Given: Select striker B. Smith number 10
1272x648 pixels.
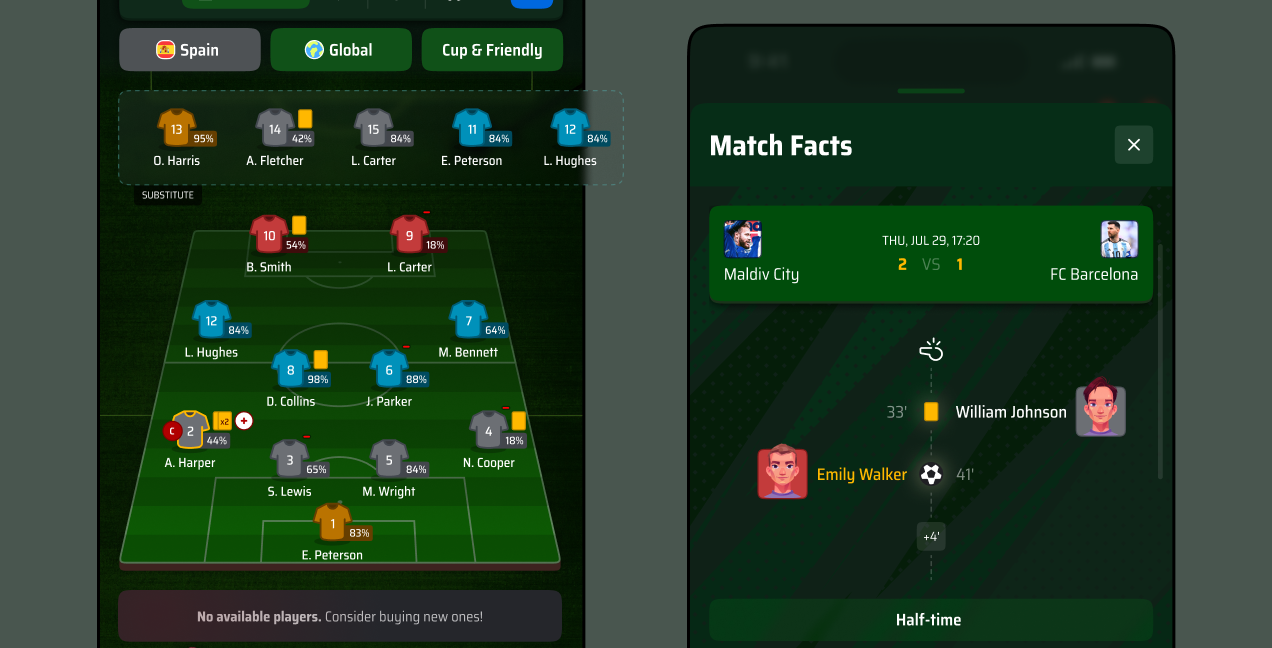Looking at the screenshot, I should 269,236.
